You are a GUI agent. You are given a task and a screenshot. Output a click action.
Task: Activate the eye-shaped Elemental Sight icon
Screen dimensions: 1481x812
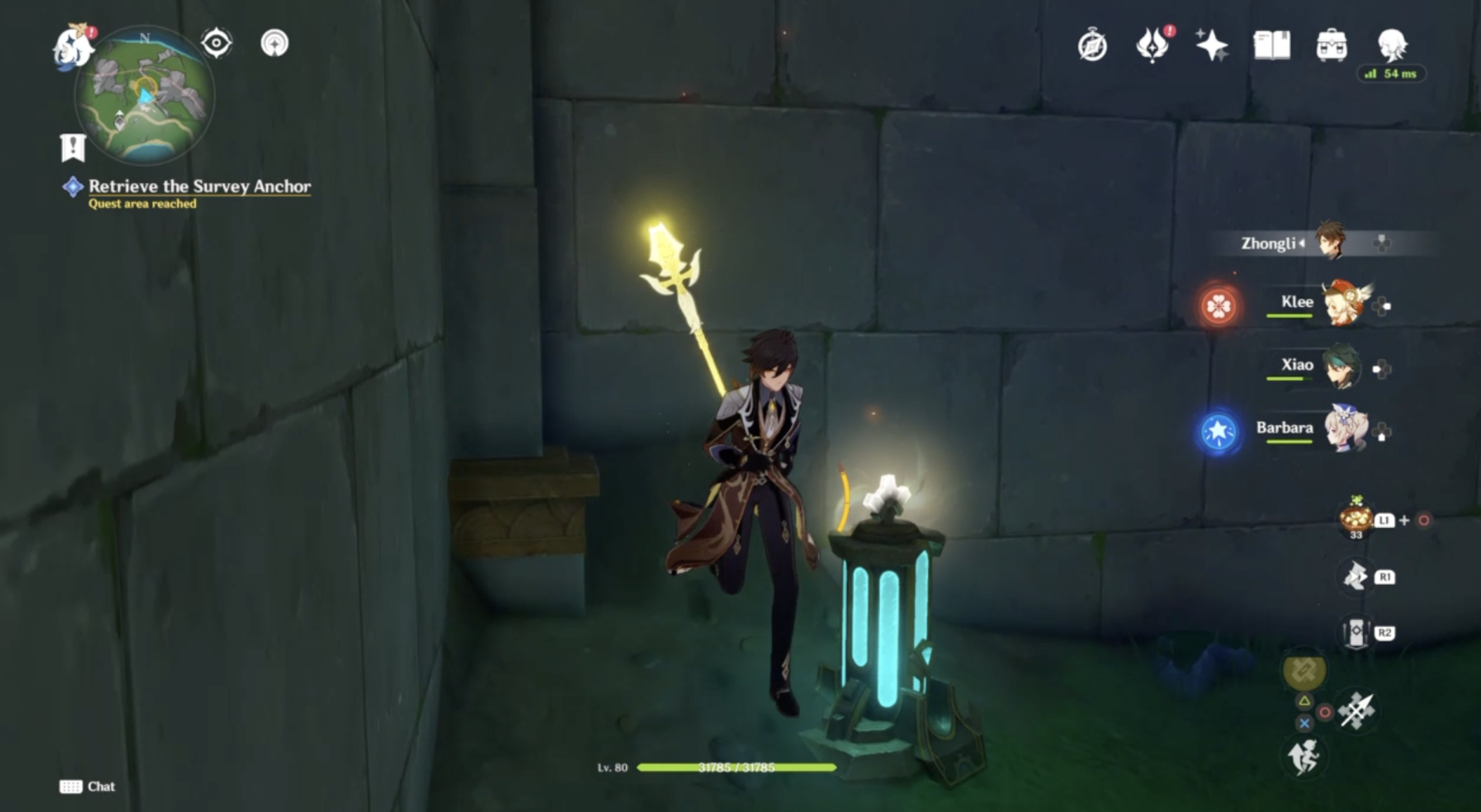216,43
